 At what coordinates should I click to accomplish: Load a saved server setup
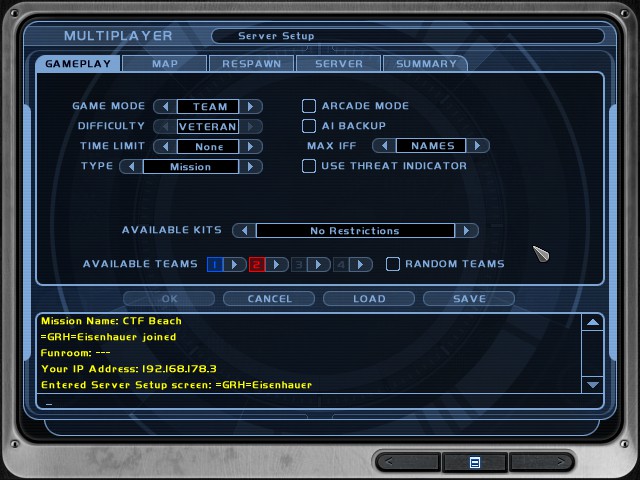(x=369, y=298)
